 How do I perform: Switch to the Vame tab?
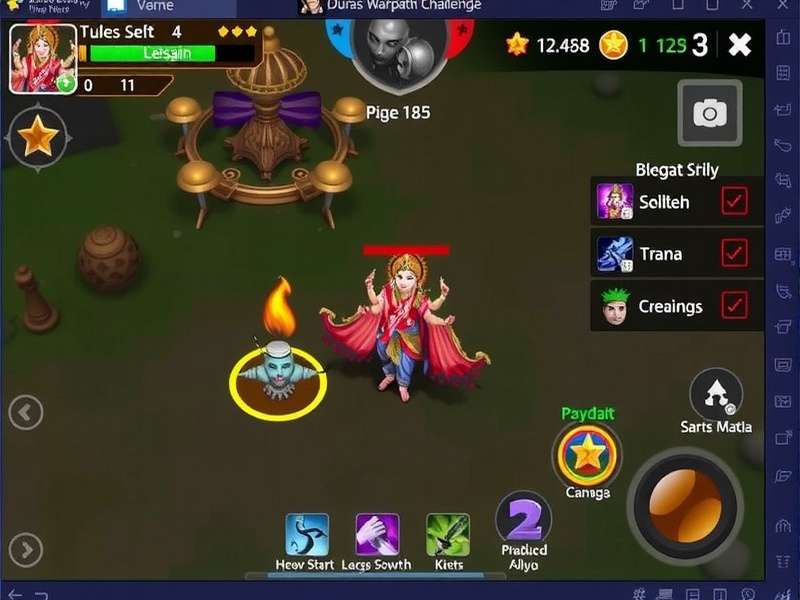click(x=150, y=6)
